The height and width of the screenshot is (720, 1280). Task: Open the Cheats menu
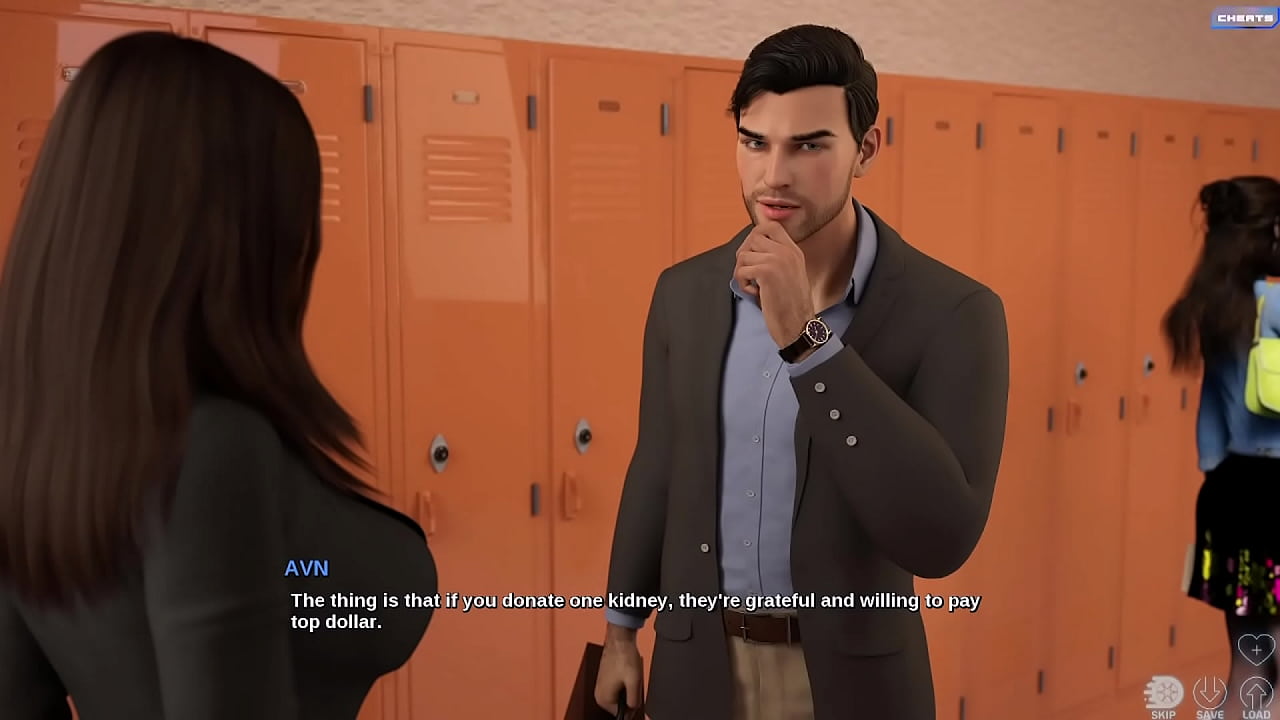1244,18
